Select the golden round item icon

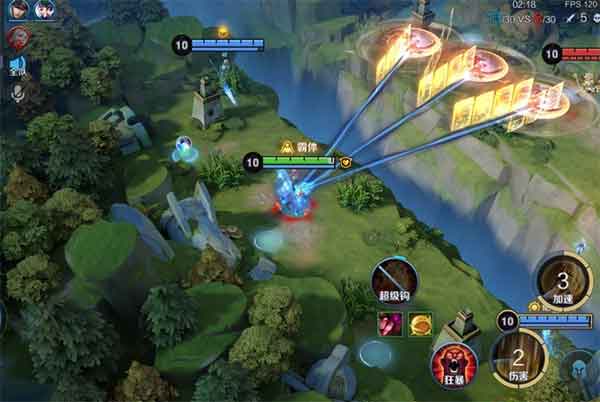coord(419,324)
